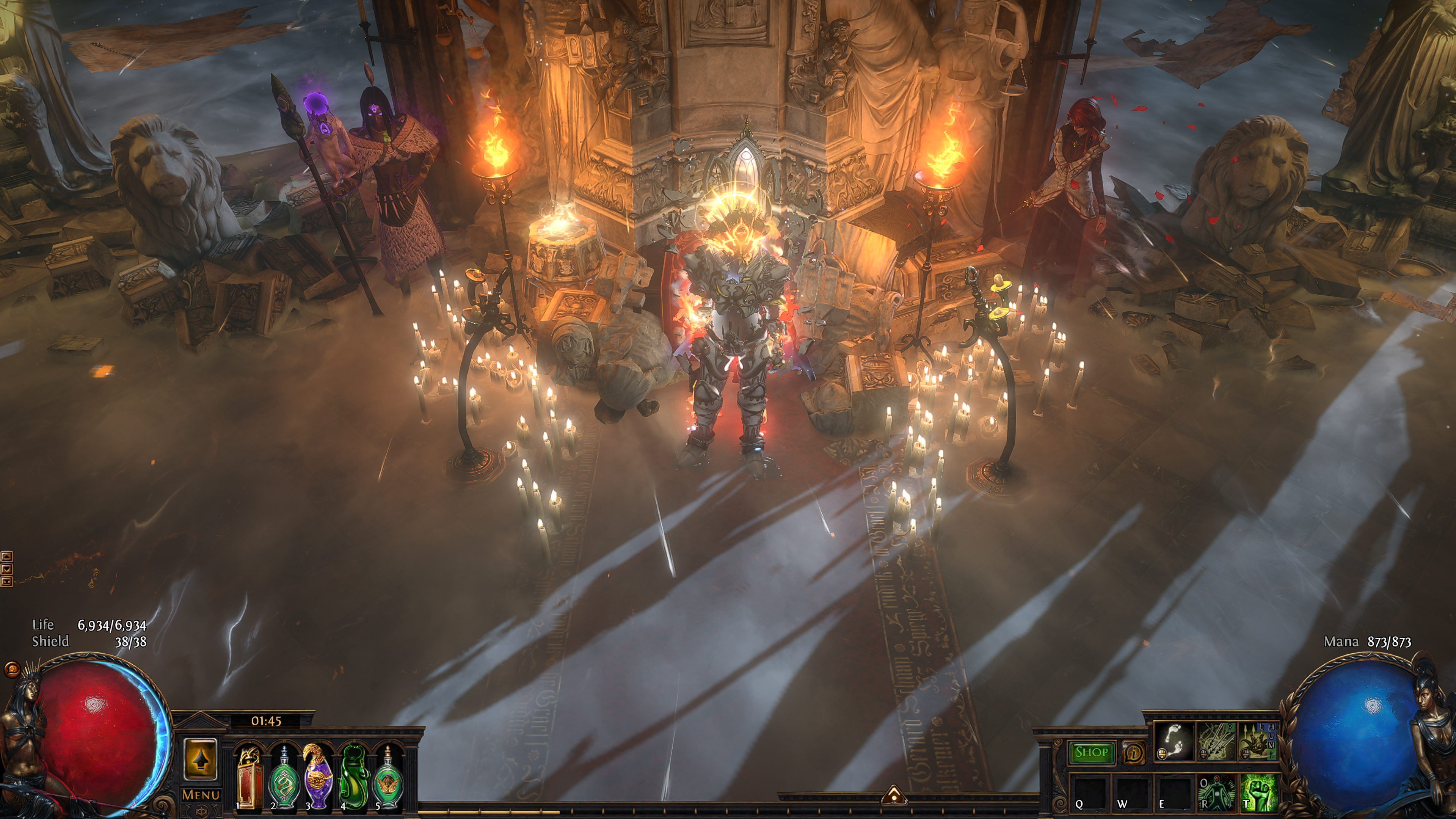The height and width of the screenshot is (819, 1456).
Task: Click the chat scroll-to-bottom arrow button
Action: coord(6,581)
